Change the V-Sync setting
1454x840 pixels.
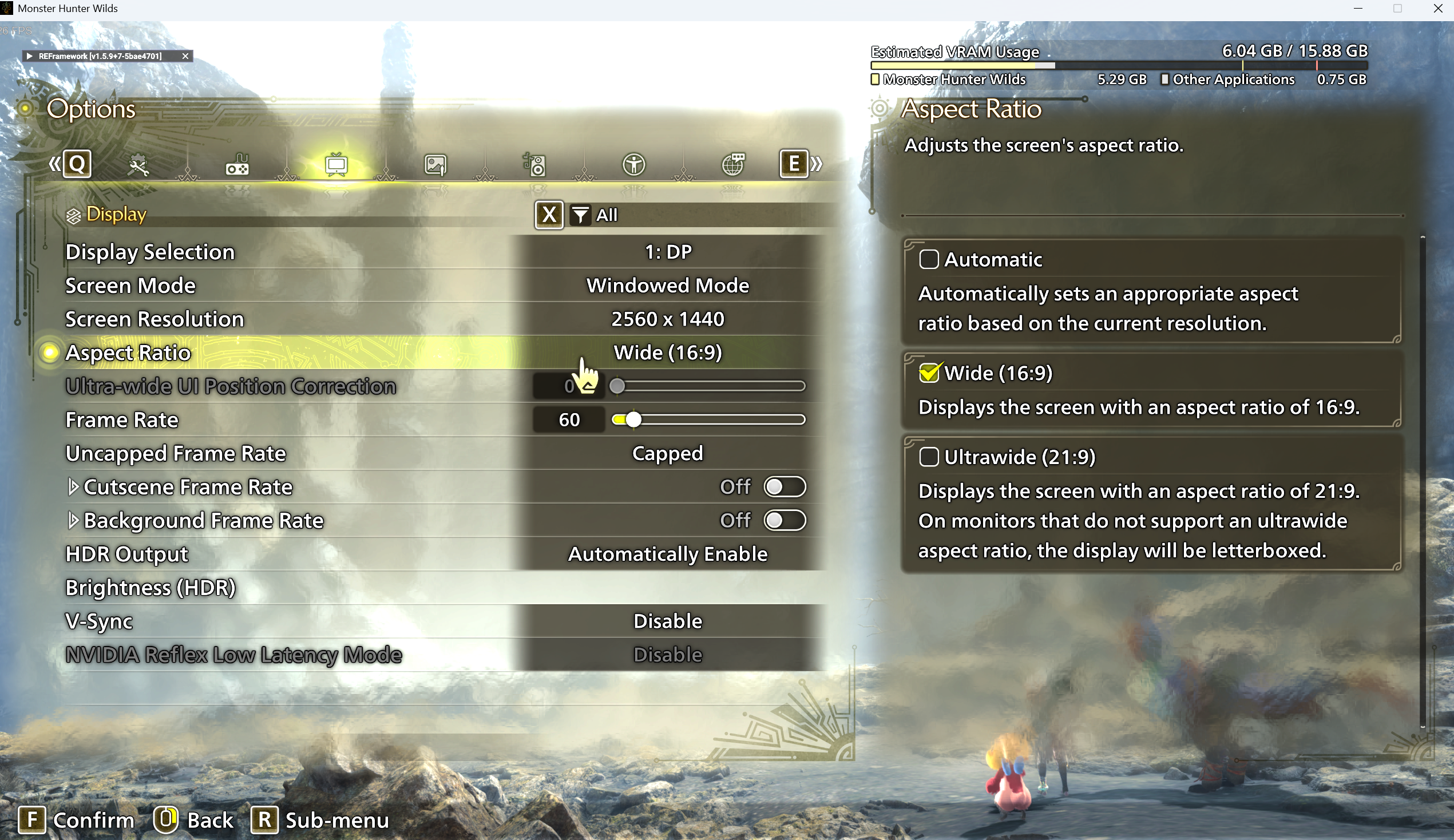(667, 621)
